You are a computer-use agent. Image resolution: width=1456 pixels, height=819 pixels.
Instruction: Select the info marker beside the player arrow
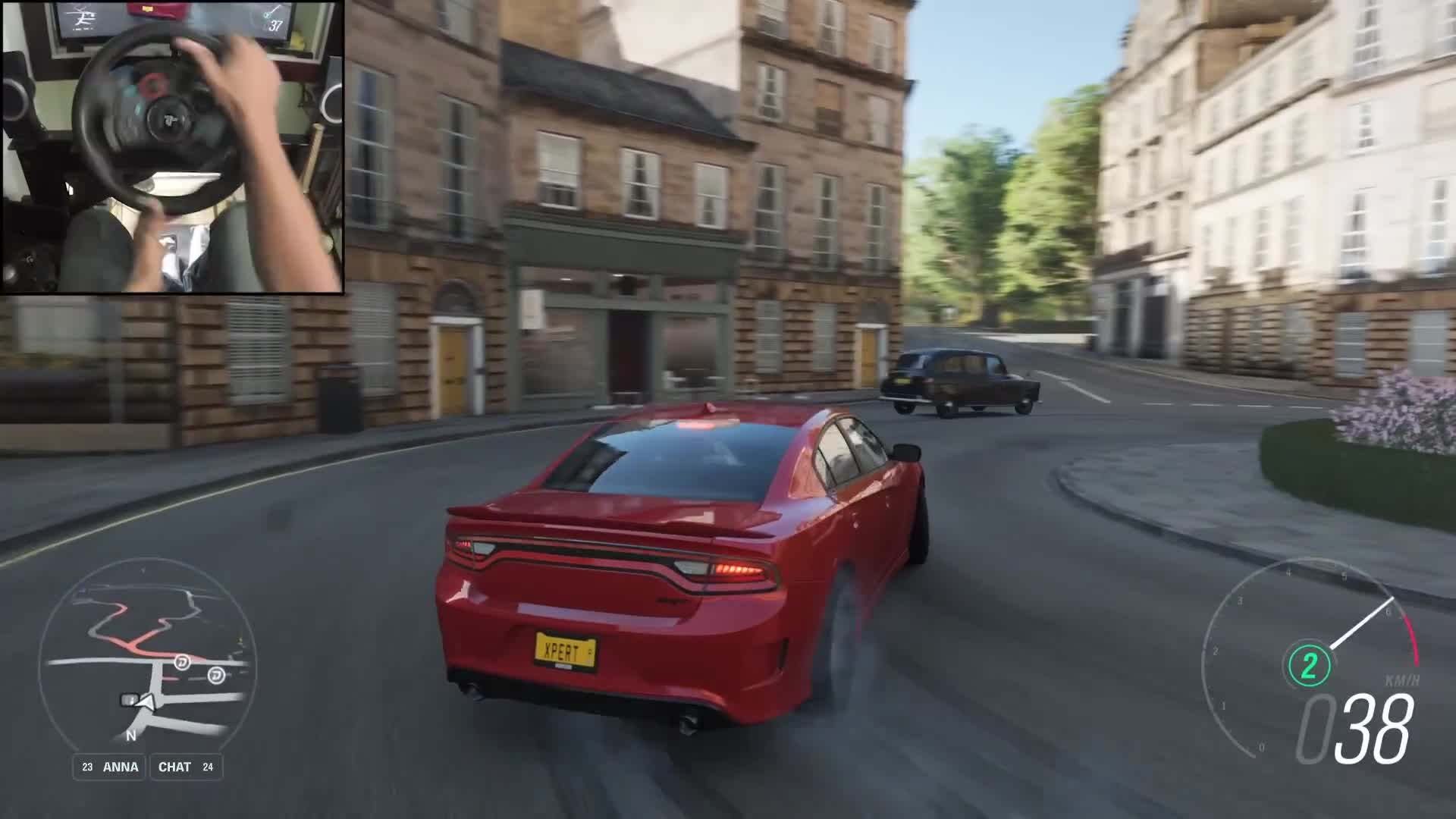[x=129, y=698]
